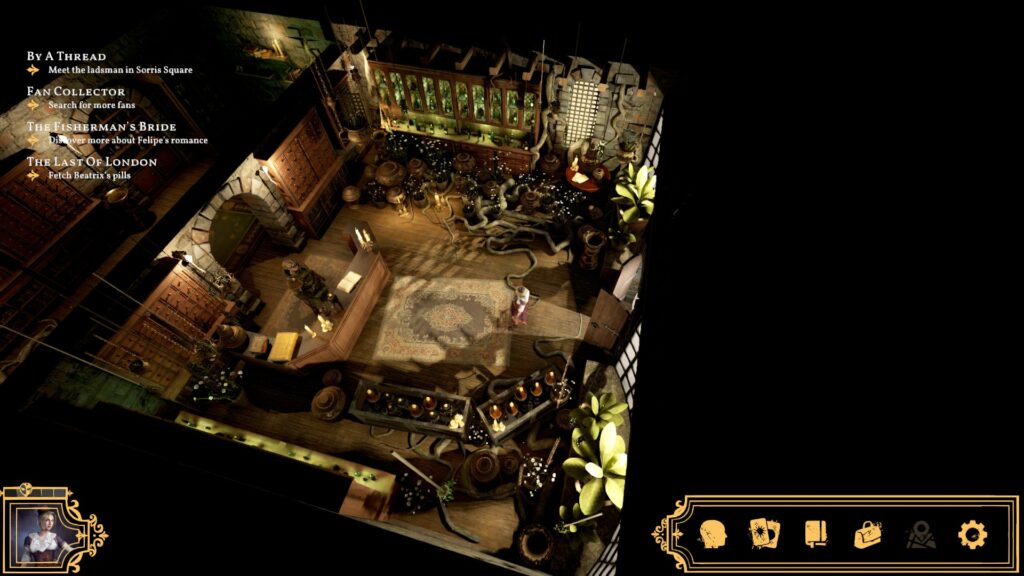Select The Last Of London quest
The image size is (1024, 576).
91,162
